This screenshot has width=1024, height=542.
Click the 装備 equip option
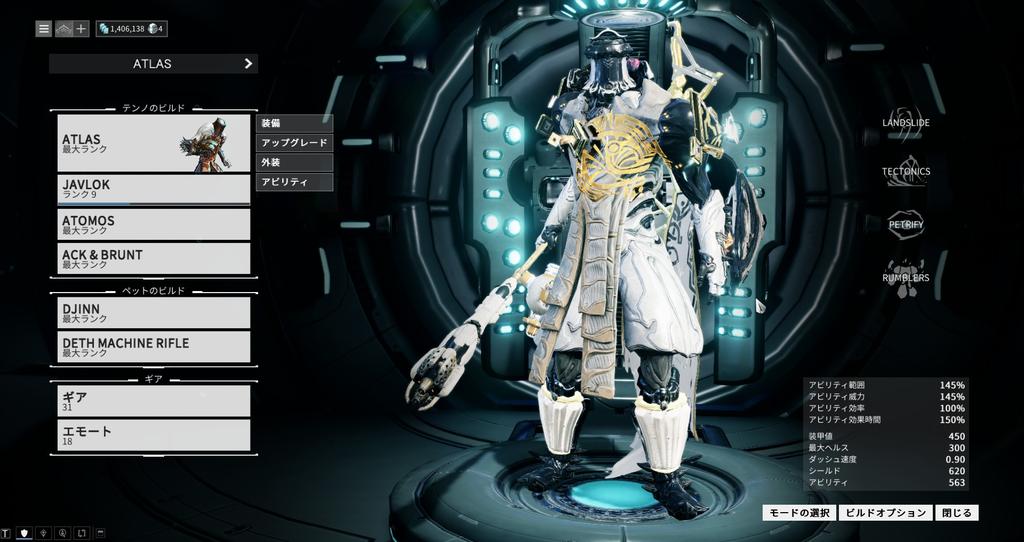294,123
